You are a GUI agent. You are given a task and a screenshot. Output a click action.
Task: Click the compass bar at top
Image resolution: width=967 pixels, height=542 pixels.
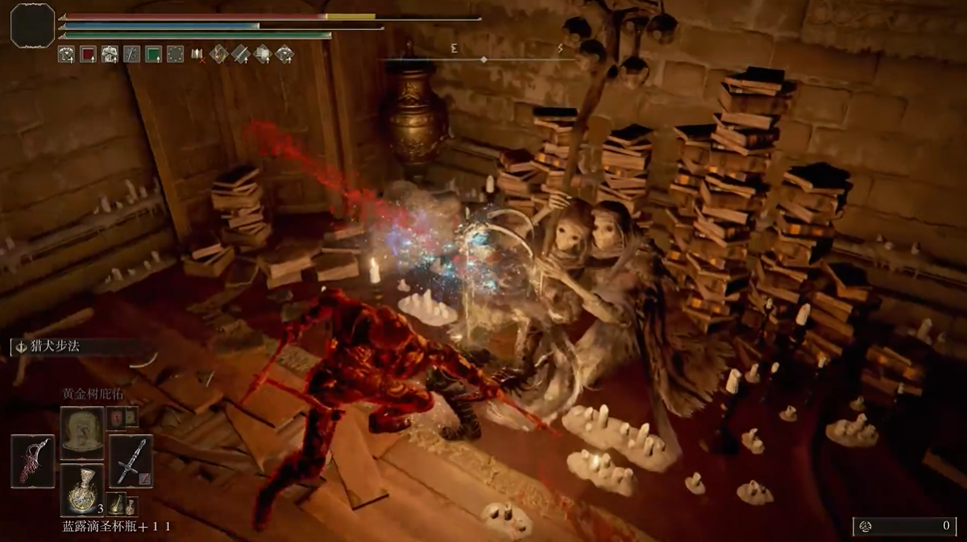tap(484, 59)
